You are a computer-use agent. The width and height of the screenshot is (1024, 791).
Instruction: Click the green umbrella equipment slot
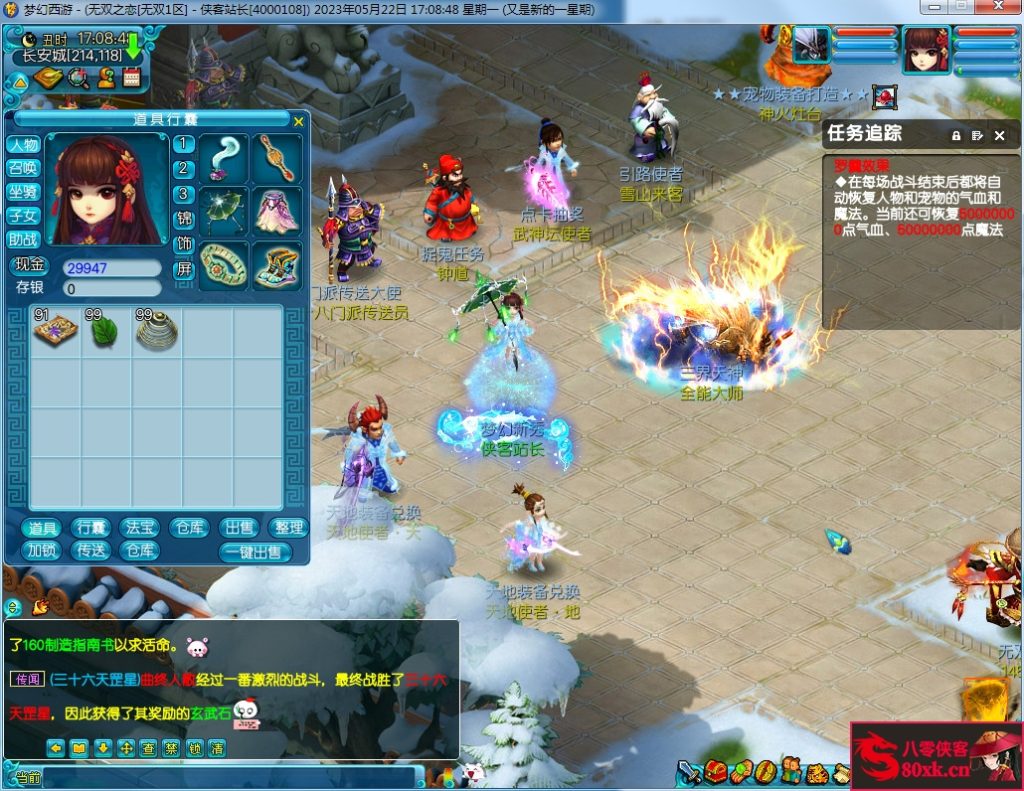[223, 211]
